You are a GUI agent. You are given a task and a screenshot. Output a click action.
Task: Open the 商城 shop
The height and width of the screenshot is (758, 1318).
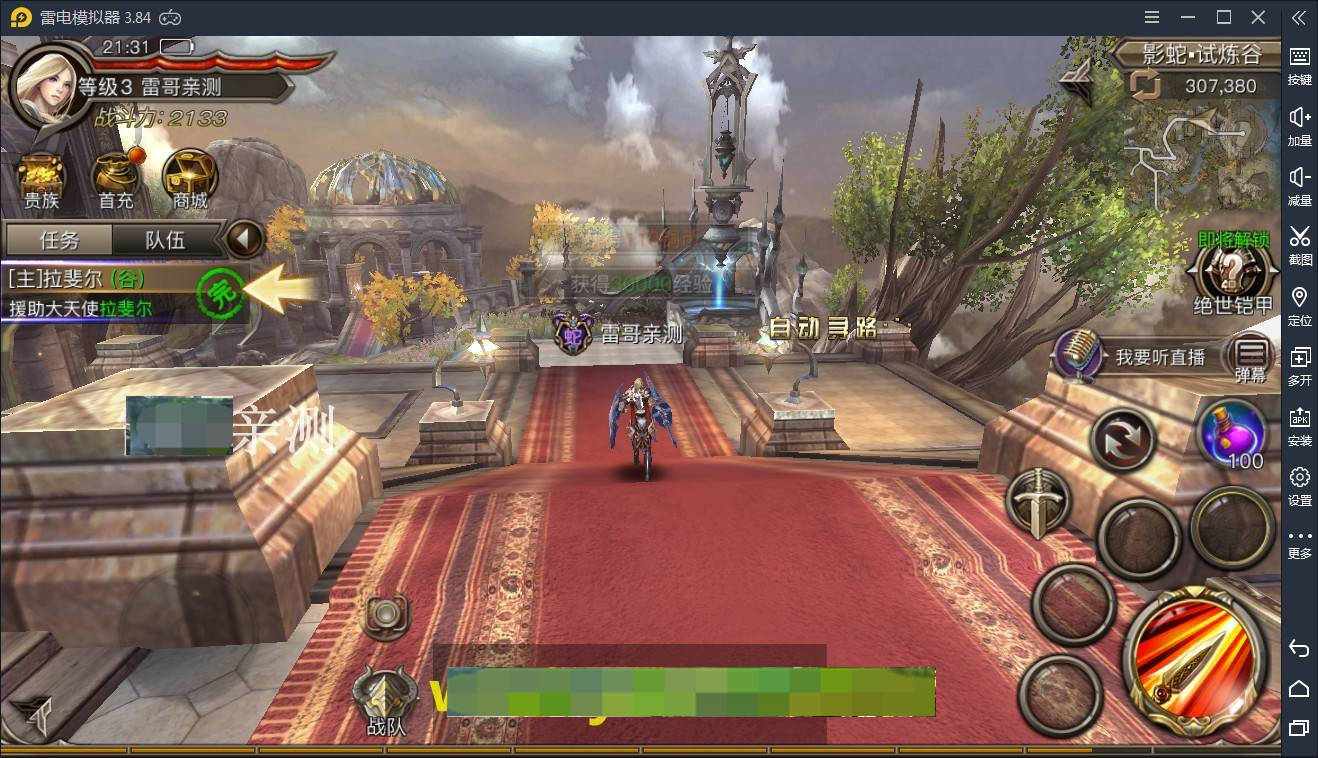pos(190,180)
